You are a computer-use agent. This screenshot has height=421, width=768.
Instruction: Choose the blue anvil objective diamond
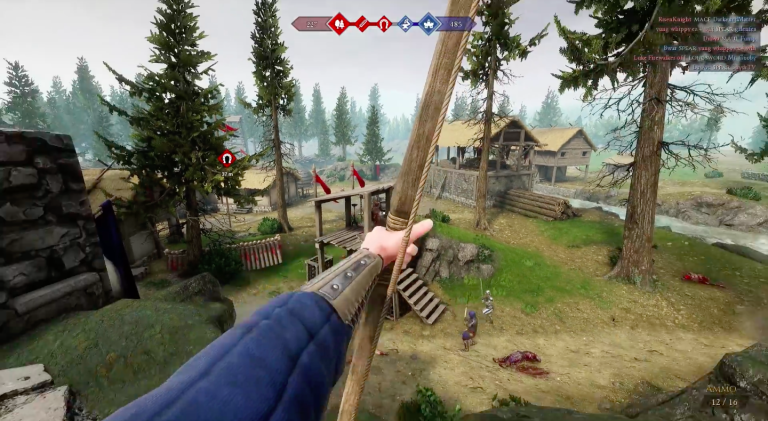(x=405, y=23)
